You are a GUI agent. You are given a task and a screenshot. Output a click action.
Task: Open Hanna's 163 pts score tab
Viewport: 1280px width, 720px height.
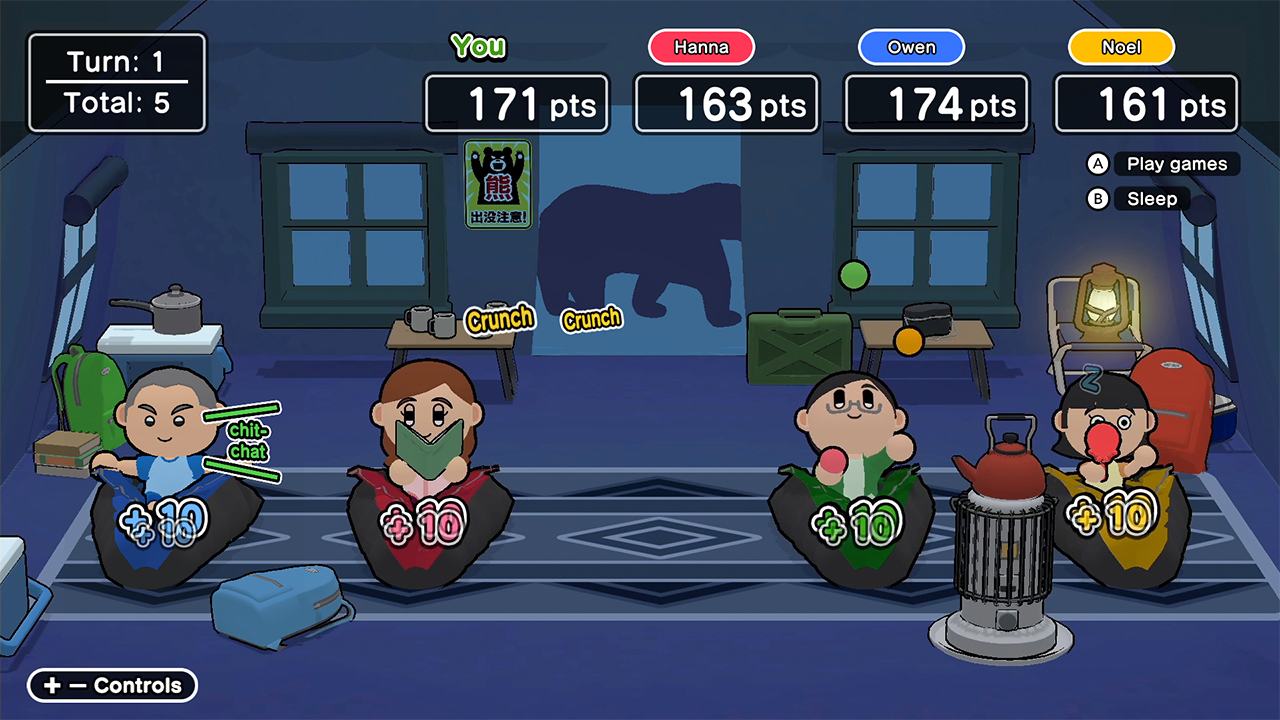pyautogui.click(x=726, y=103)
